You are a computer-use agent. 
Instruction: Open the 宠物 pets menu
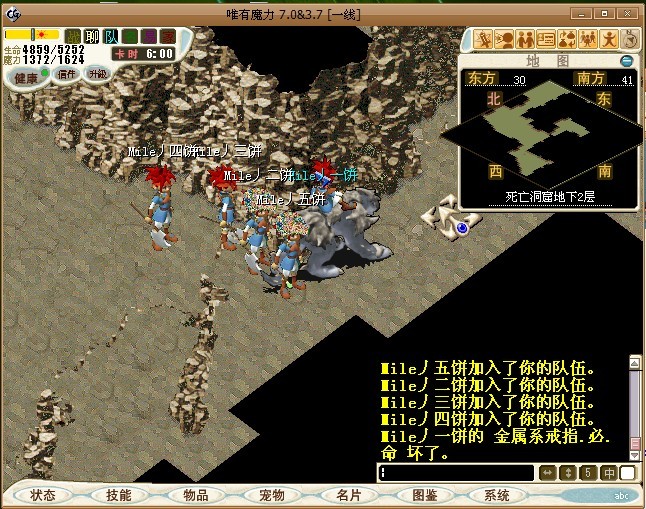[272, 495]
